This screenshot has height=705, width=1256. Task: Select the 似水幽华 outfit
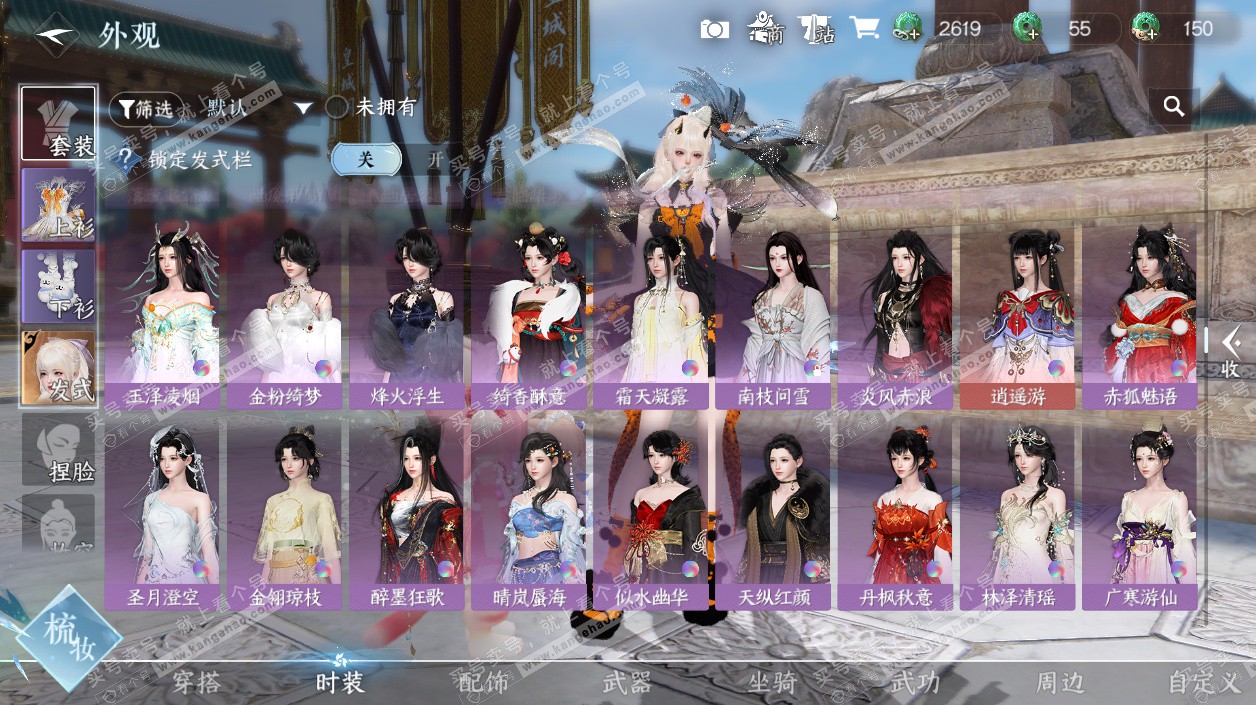(x=652, y=515)
